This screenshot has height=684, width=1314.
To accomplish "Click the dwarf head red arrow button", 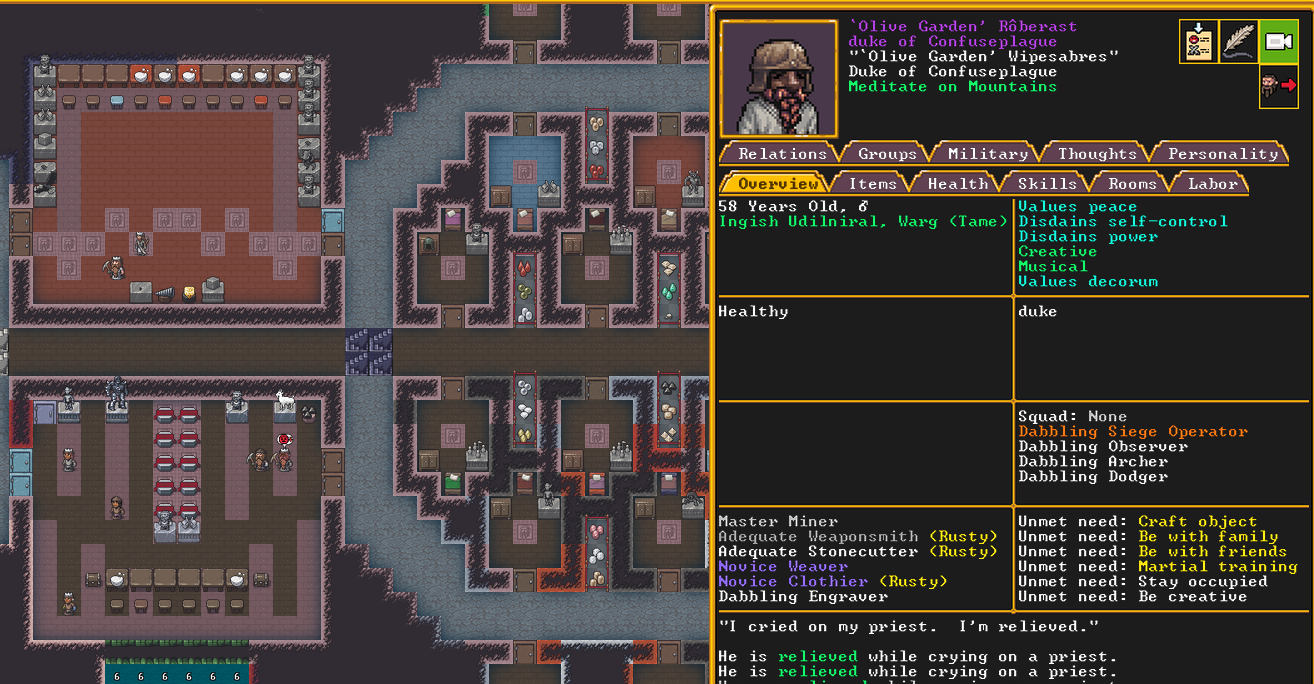I will [1278, 86].
